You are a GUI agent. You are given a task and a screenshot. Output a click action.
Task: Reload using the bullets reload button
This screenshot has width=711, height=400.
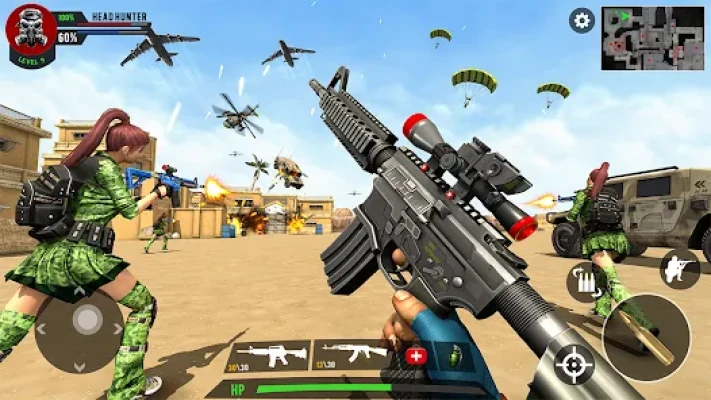click(x=584, y=281)
